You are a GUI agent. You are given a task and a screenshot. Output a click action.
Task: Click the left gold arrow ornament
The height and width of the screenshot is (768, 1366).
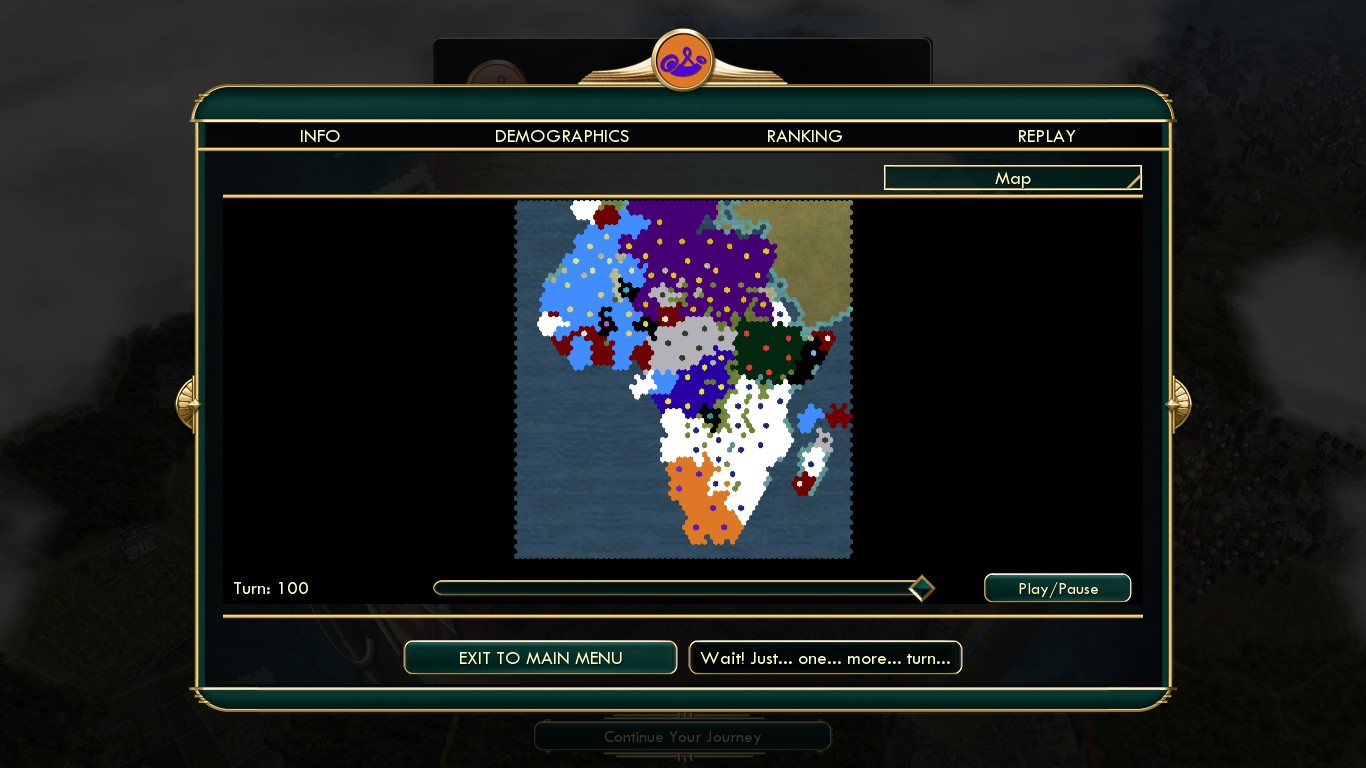187,403
